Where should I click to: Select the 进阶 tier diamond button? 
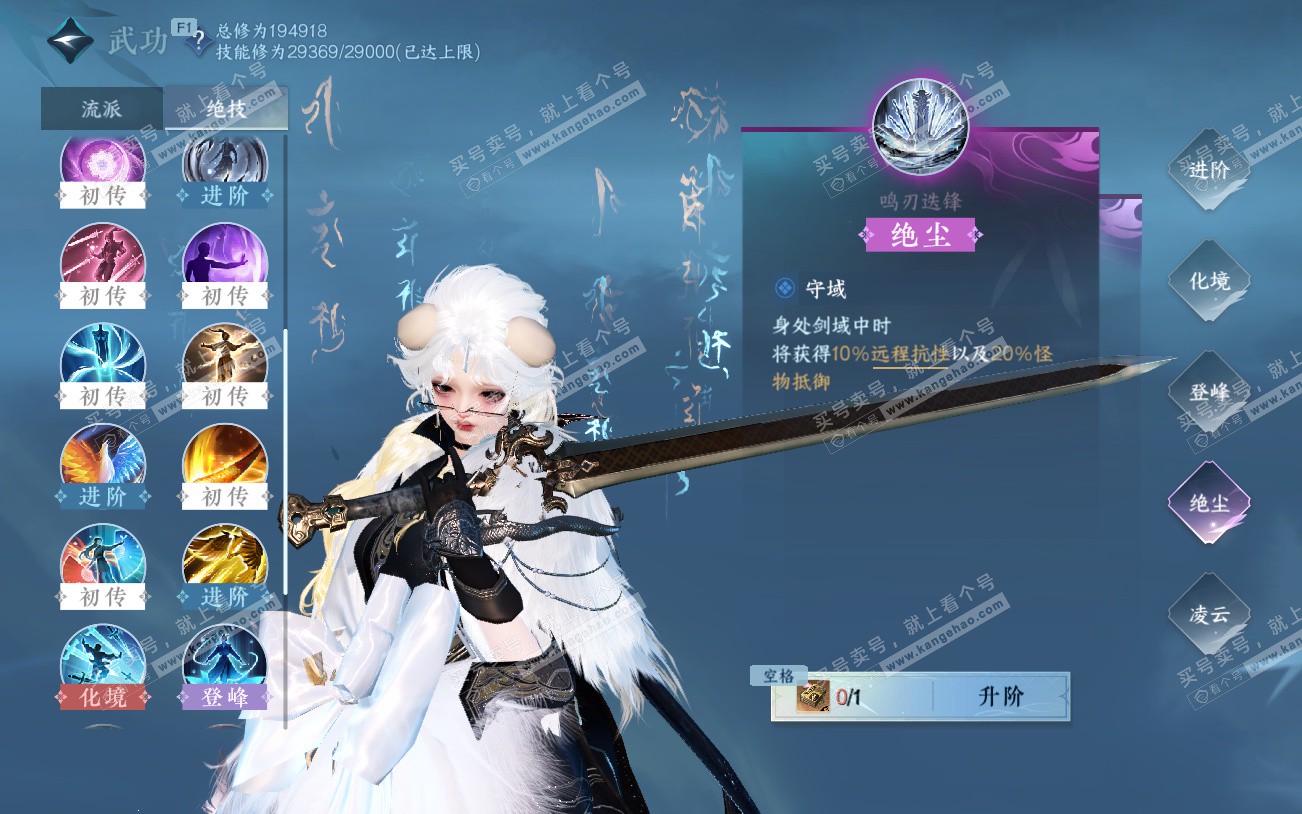click(x=1208, y=170)
